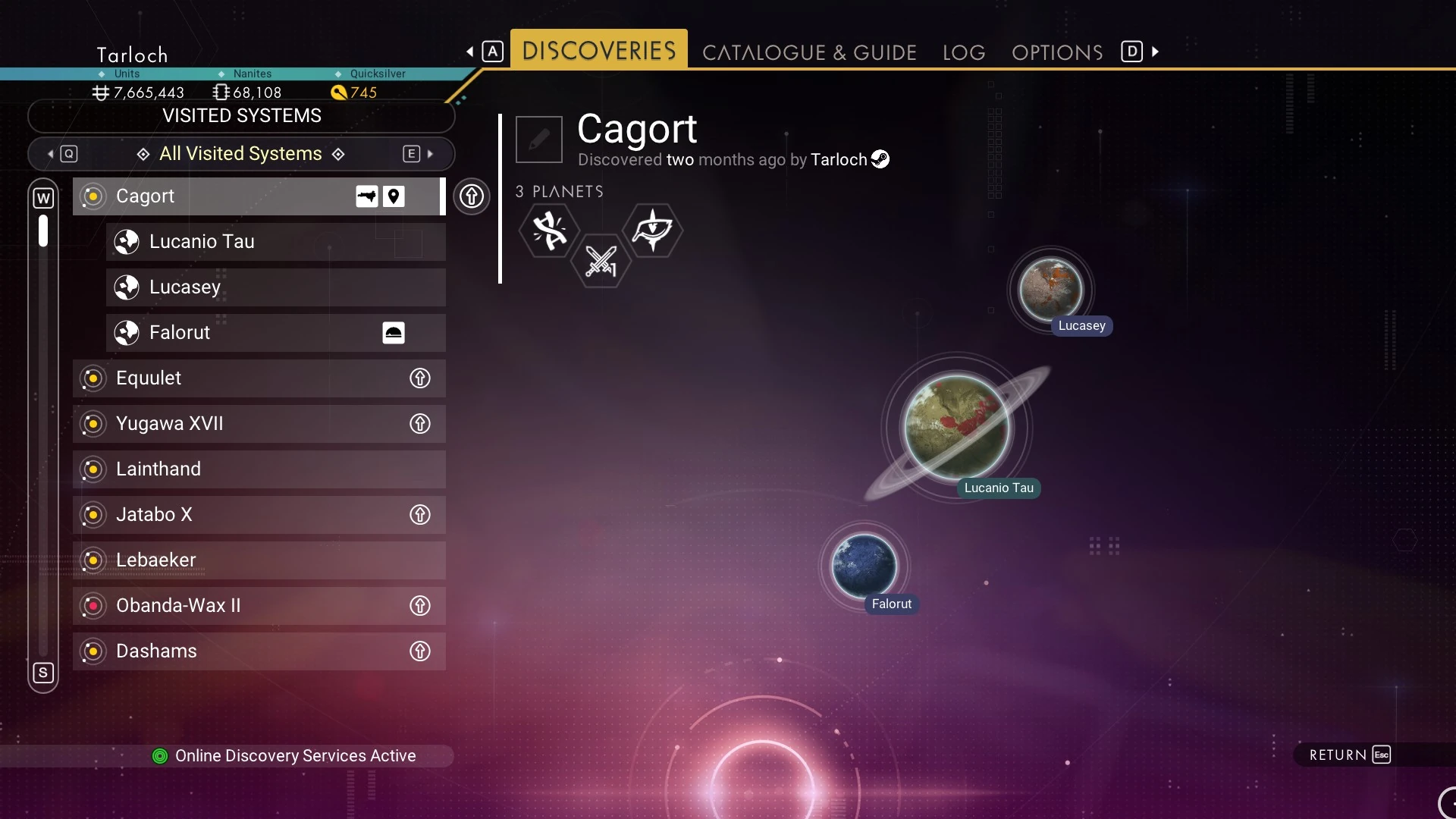This screenshot has width=1456, height=819.
Task: Click the upload icon on the Equulet row
Action: [x=421, y=378]
